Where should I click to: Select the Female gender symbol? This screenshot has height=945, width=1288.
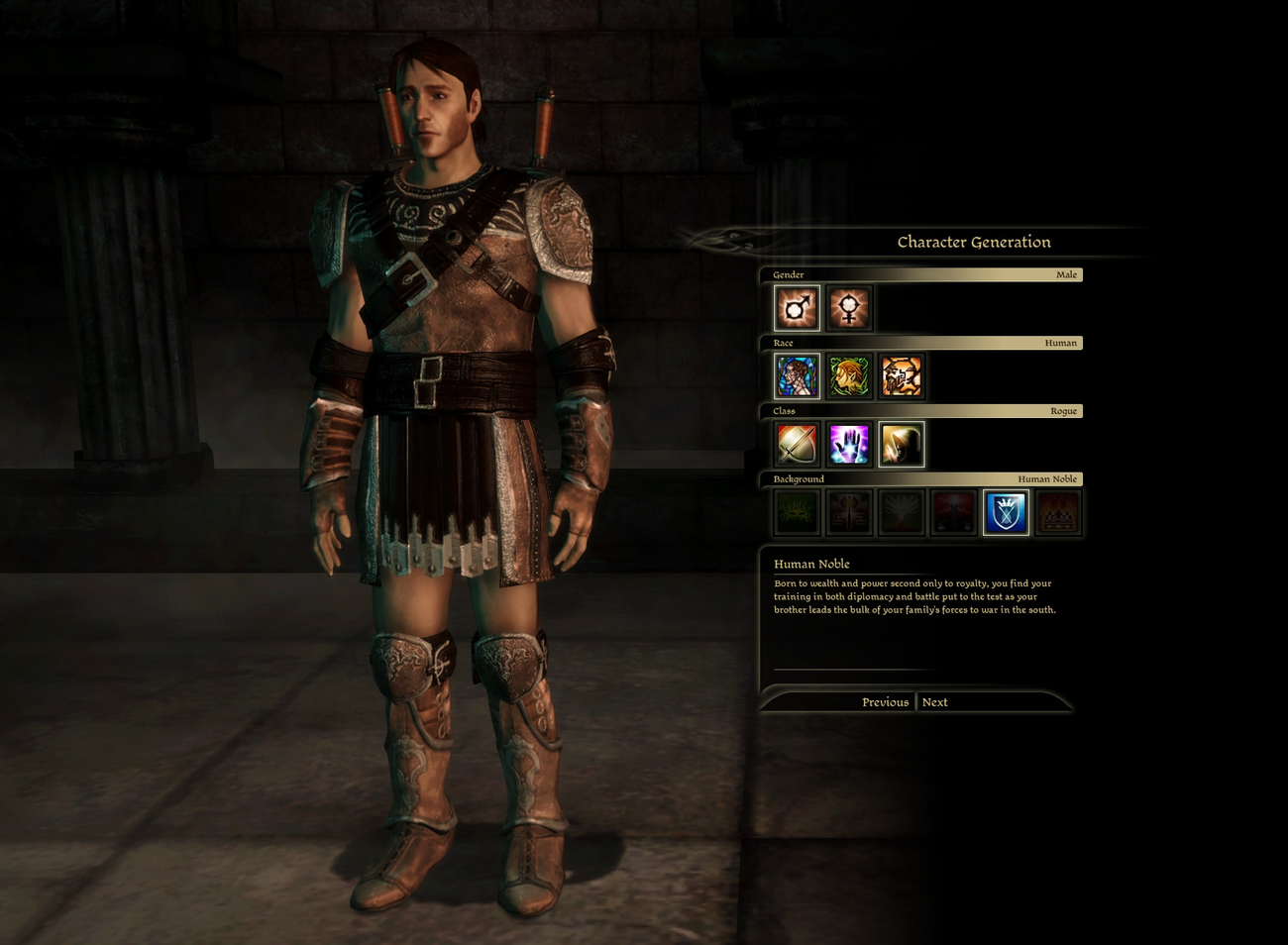click(849, 307)
